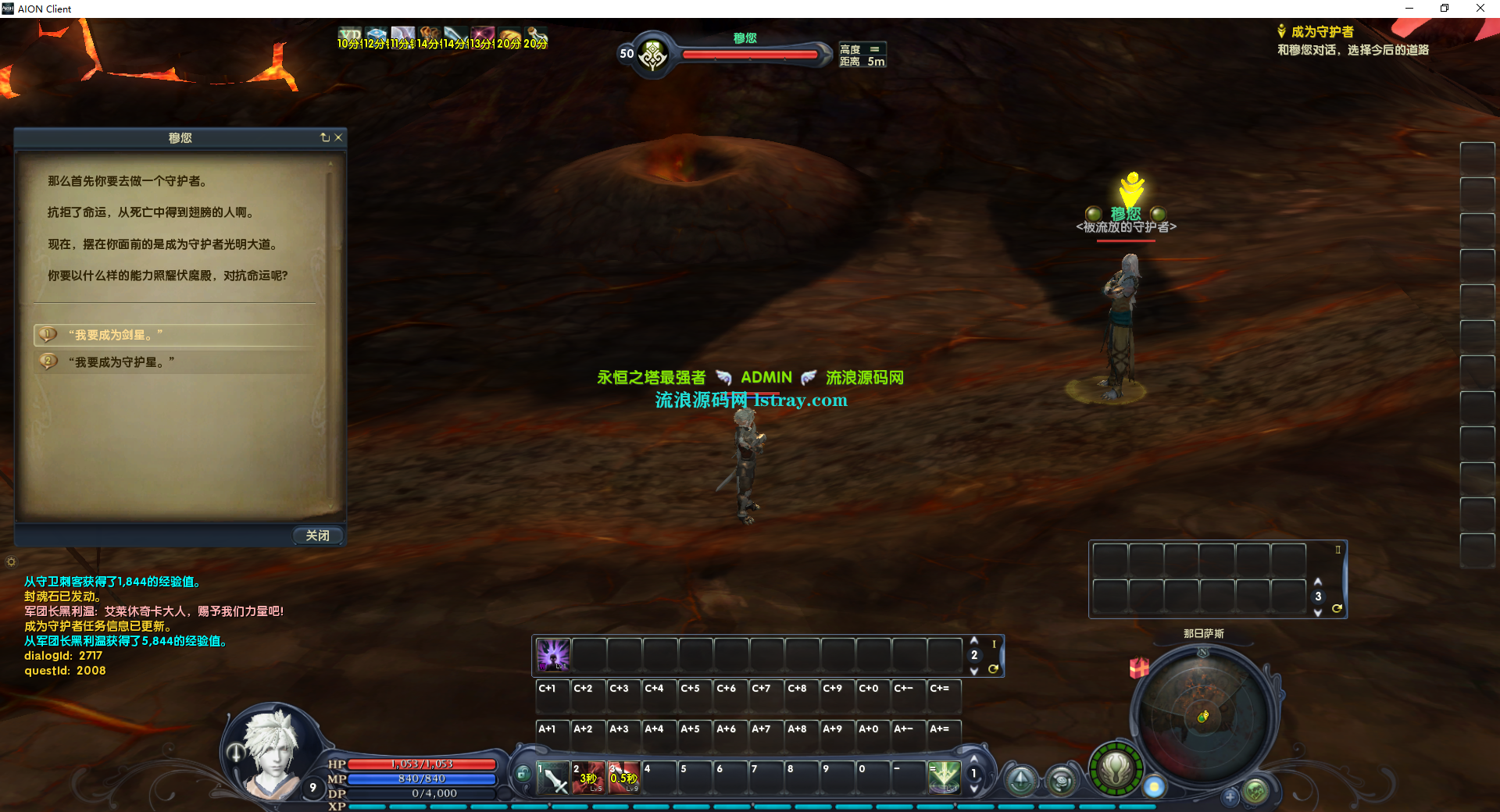Click the target frame named 穆您
The image size is (1500, 812).
point(745,53)
